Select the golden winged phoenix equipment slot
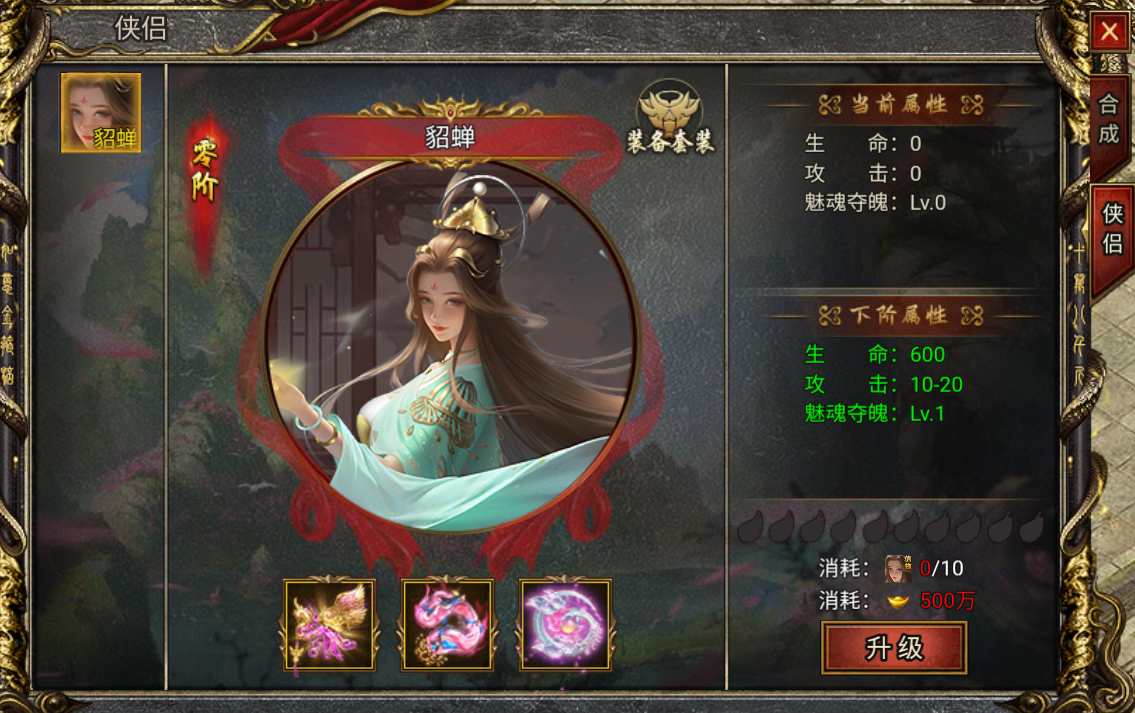The width and height of the screenshot is (1135, 713). click(330, 624)
